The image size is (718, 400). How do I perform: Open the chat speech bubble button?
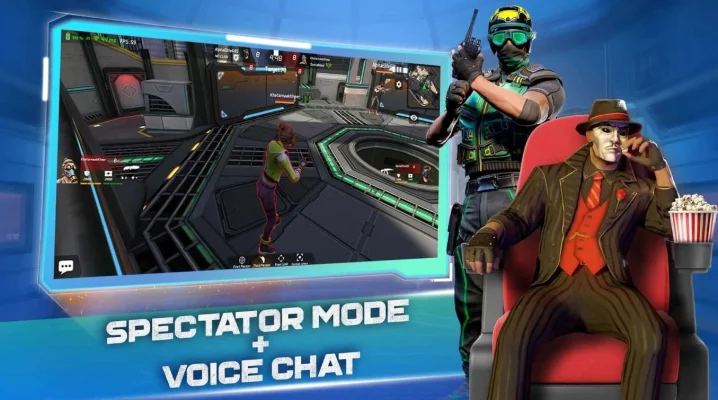tap(67, 266)
